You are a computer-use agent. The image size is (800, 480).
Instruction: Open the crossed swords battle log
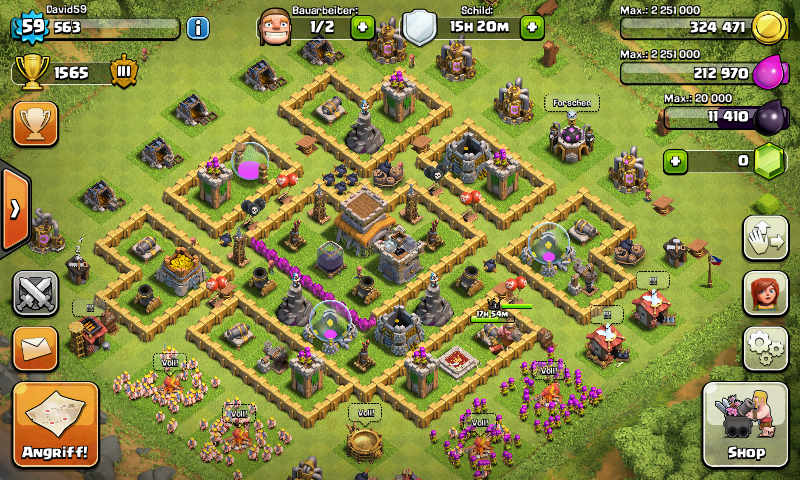(35, 293)
